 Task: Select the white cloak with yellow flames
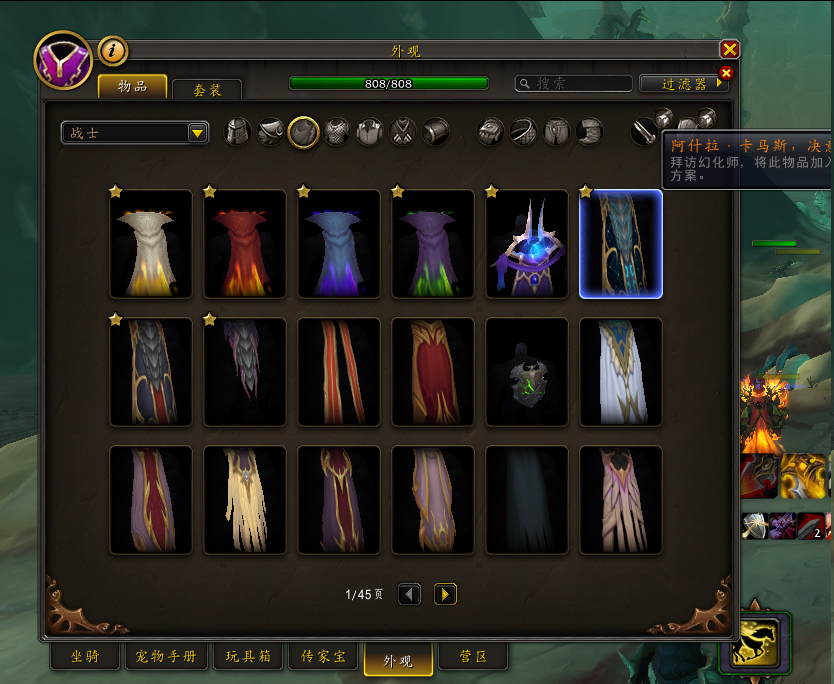click(x=151, y=245)
